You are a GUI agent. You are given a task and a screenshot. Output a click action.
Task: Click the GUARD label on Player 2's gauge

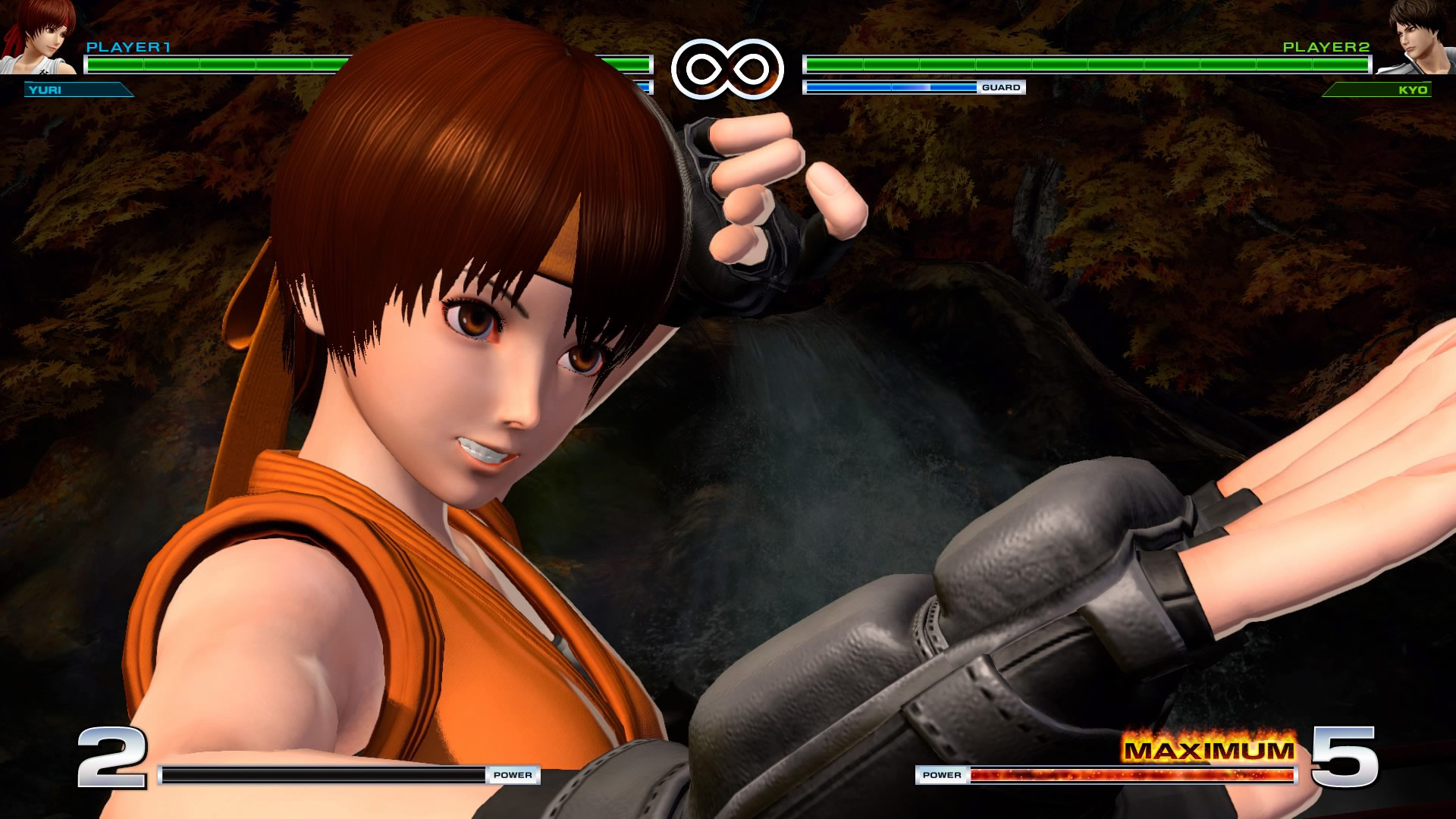click(1003, 87)
